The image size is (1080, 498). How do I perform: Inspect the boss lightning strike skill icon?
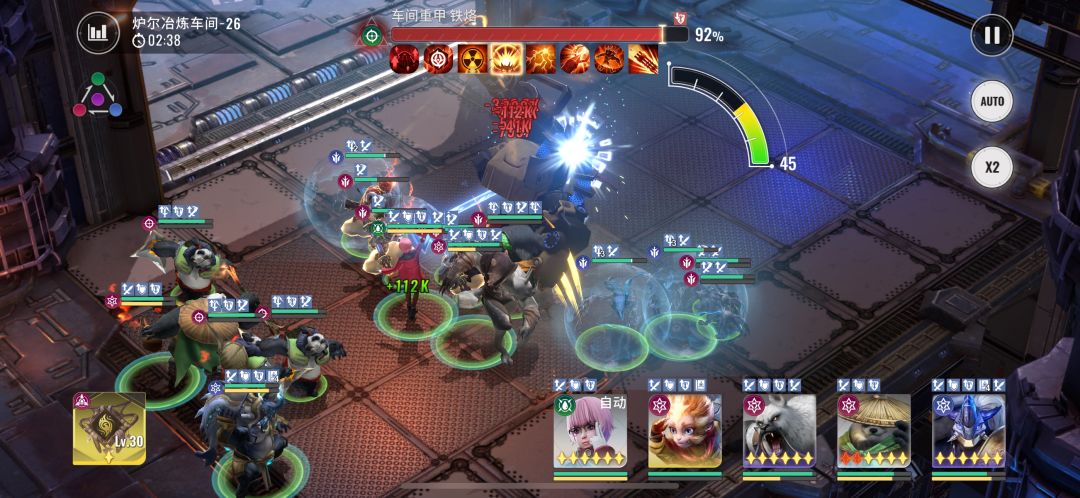point(541,60)
